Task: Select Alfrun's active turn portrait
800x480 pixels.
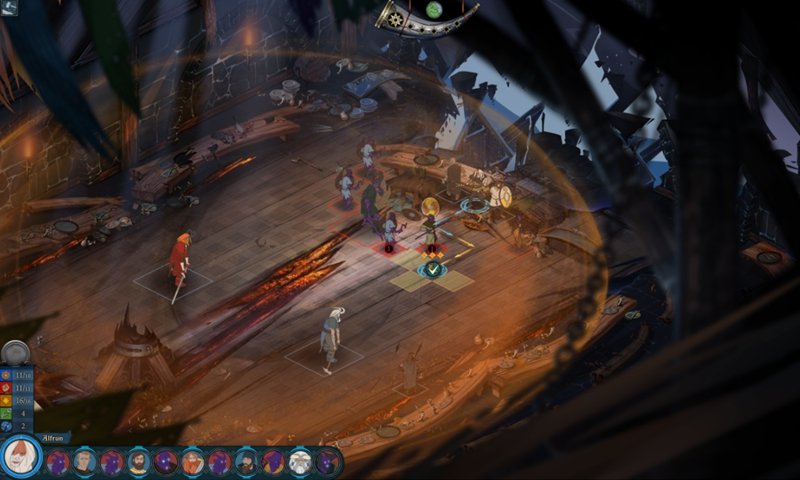Action: coord(19,458)
